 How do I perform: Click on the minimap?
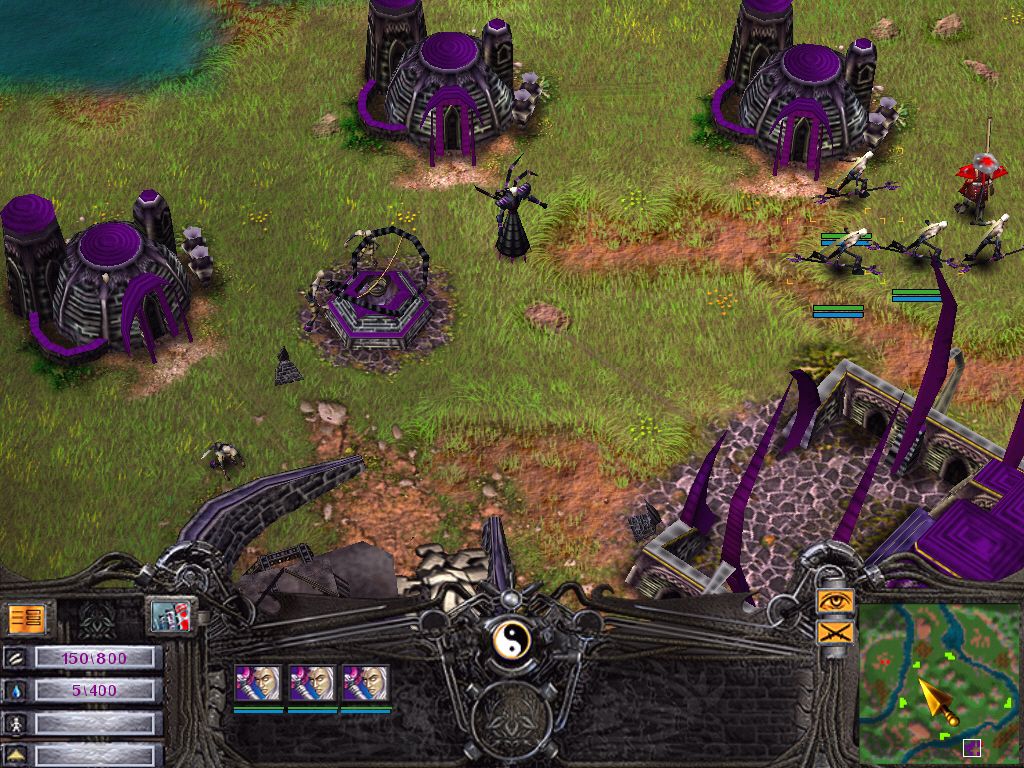click(939, 682)
